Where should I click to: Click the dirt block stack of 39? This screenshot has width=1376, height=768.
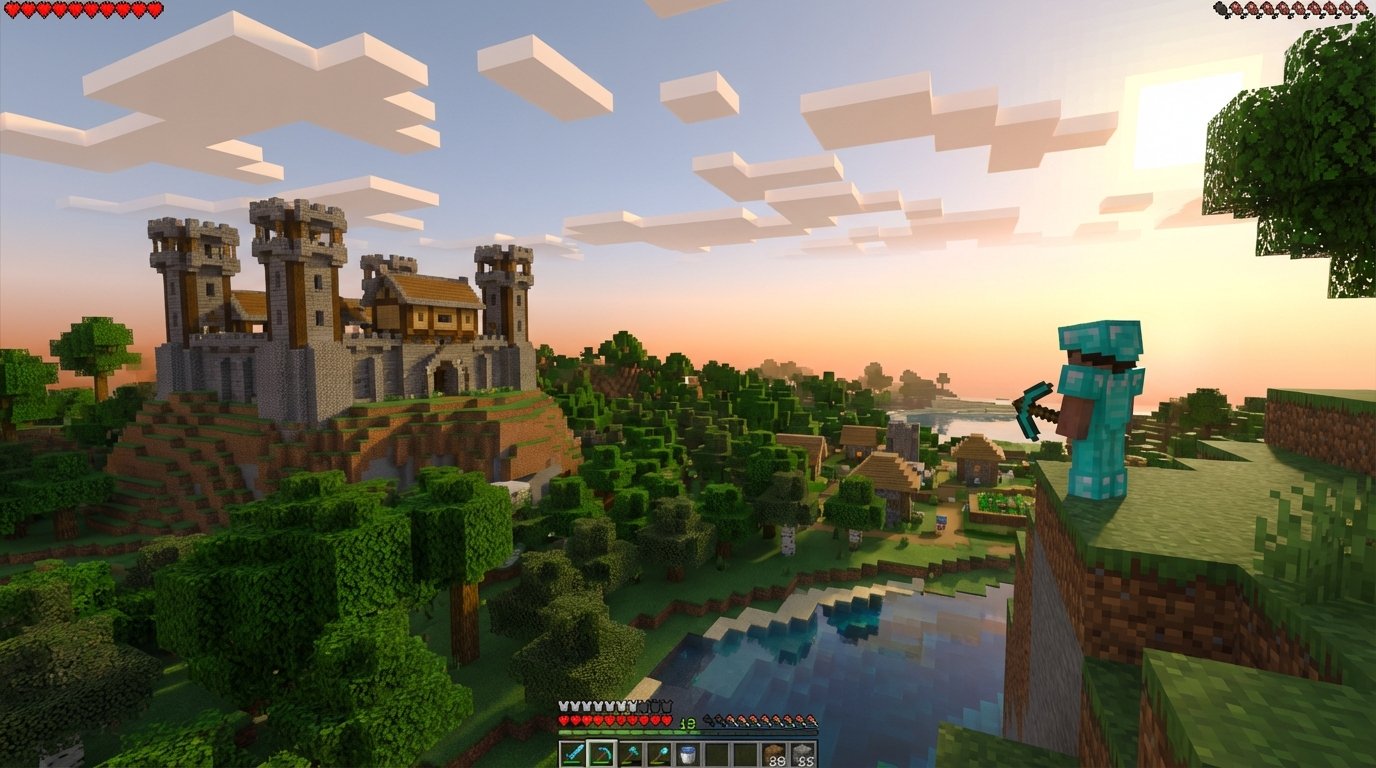click(x=774, y=753)
